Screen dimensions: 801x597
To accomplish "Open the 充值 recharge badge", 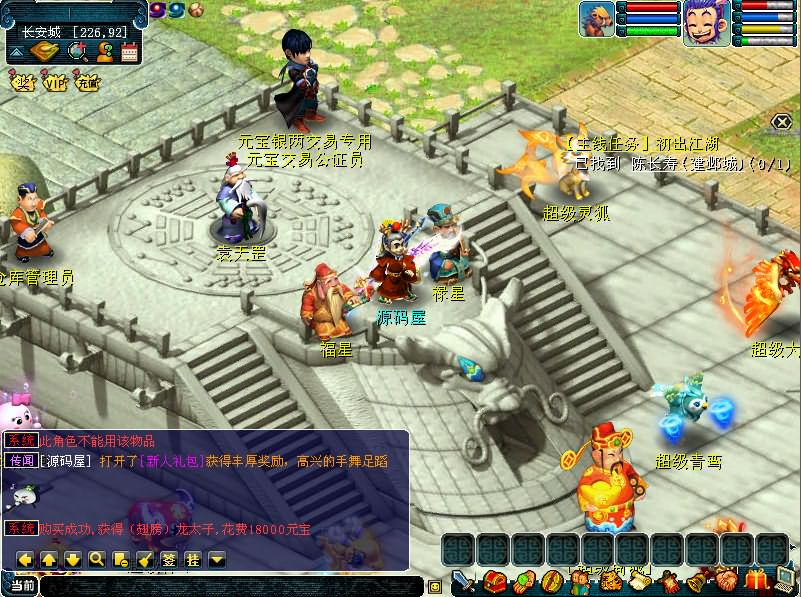I will [87, 83].
